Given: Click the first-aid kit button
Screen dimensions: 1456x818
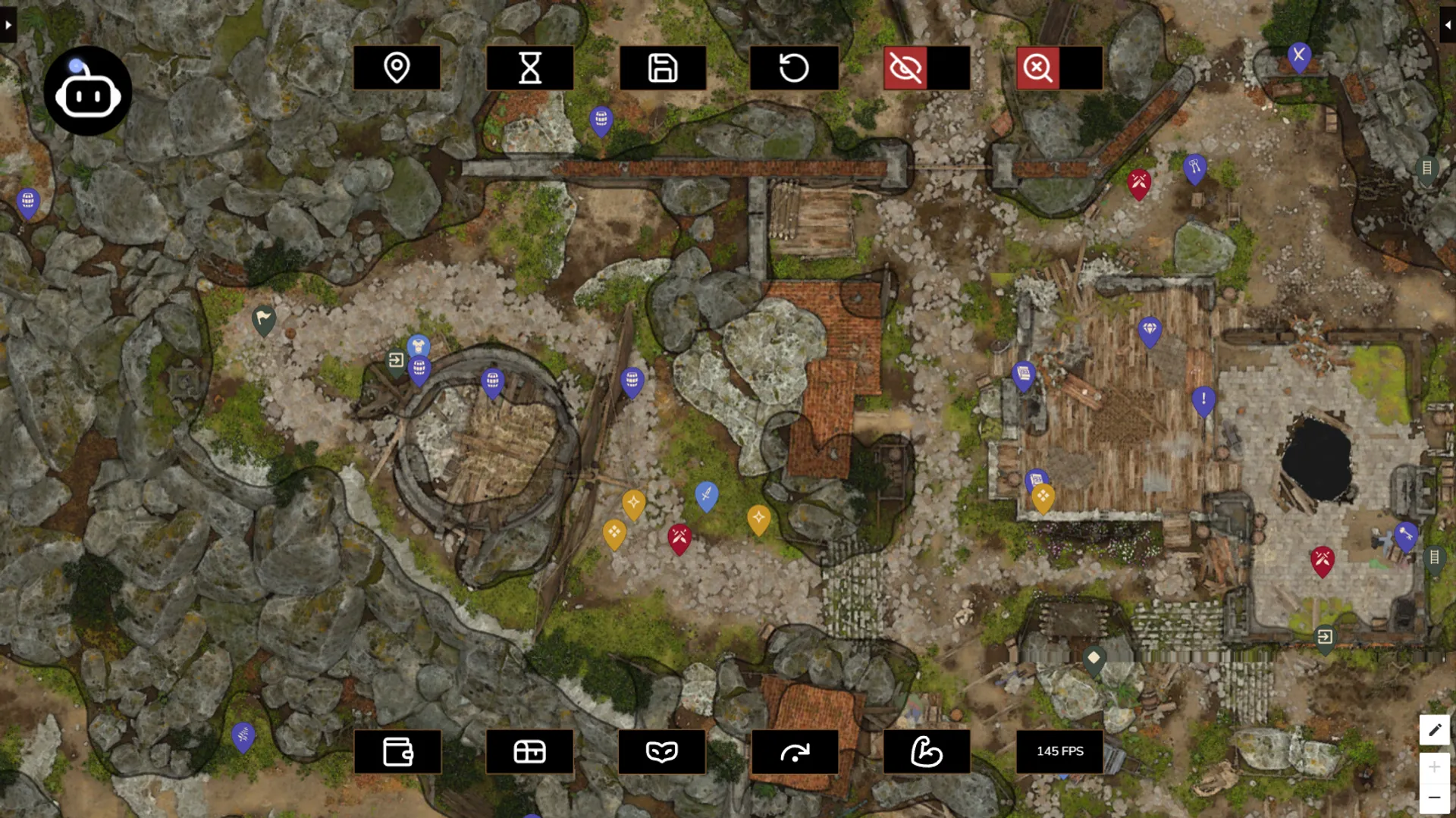Looking at the screenshot, I should [x=529, y=751].
